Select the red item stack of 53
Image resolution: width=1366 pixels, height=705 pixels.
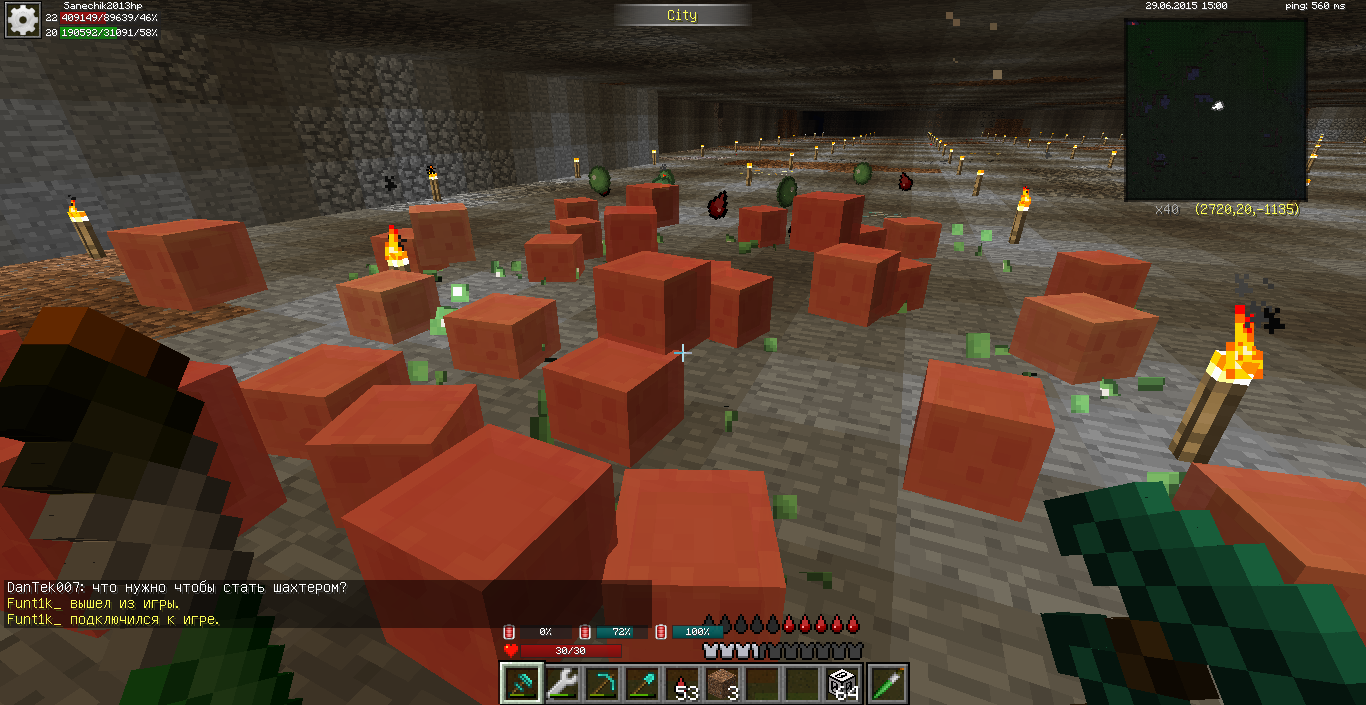(682, 684)
